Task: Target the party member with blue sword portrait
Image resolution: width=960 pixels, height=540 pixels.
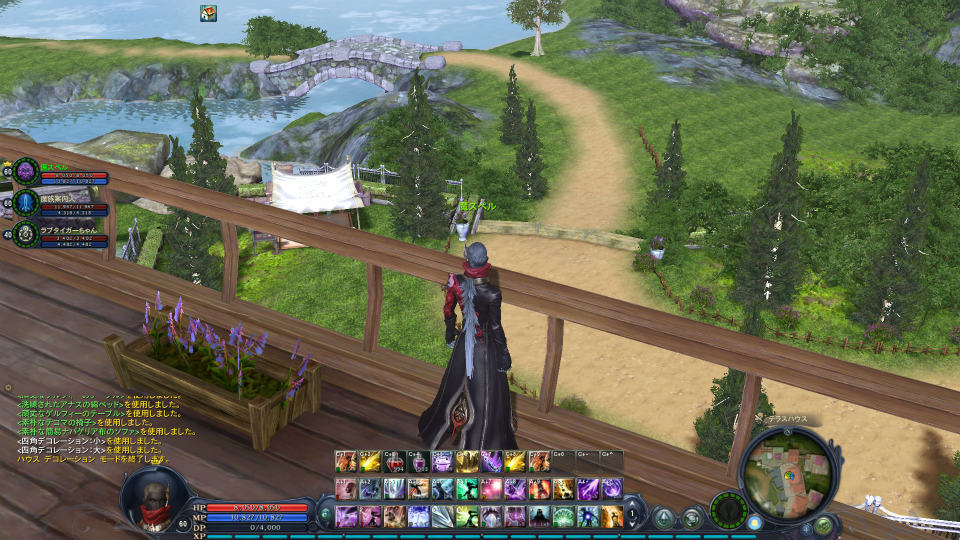Action: point(26,203)
